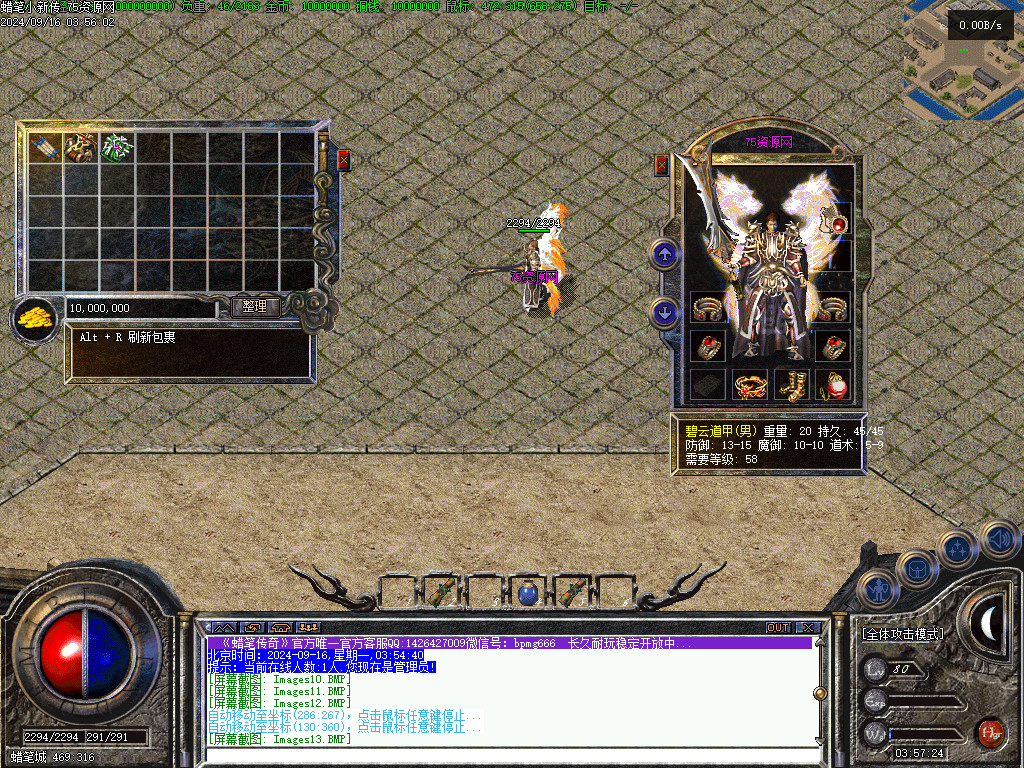
Task: Close the character equipment panel
Action: (661, 165)
